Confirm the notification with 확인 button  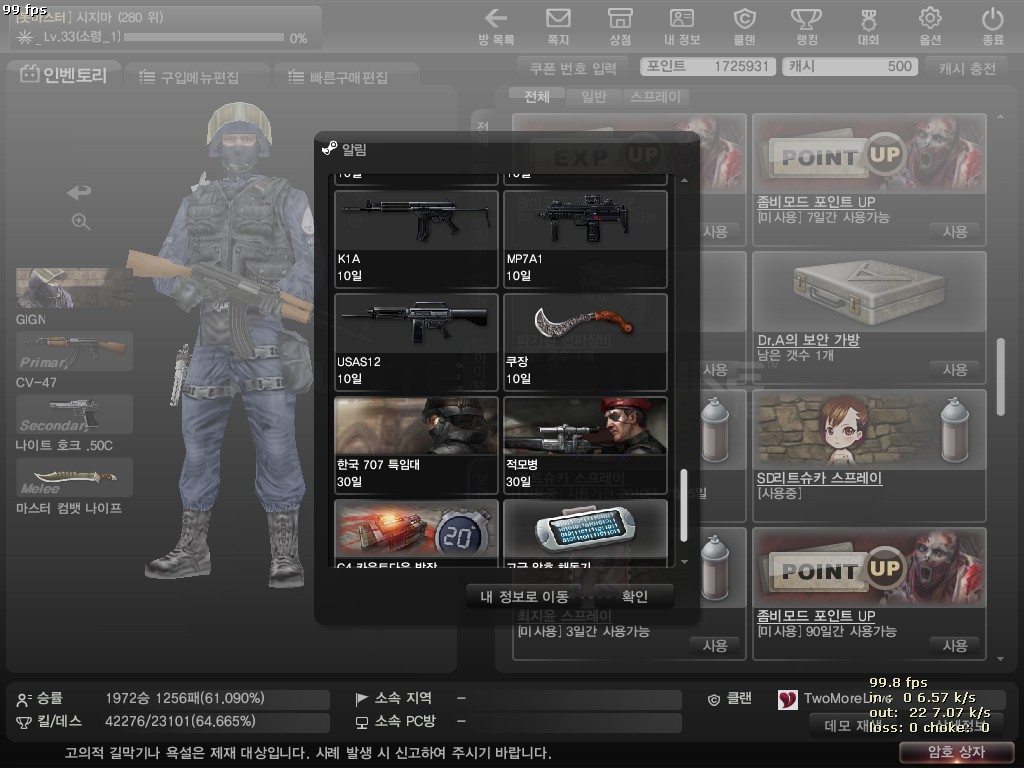(x=635, y=597)
